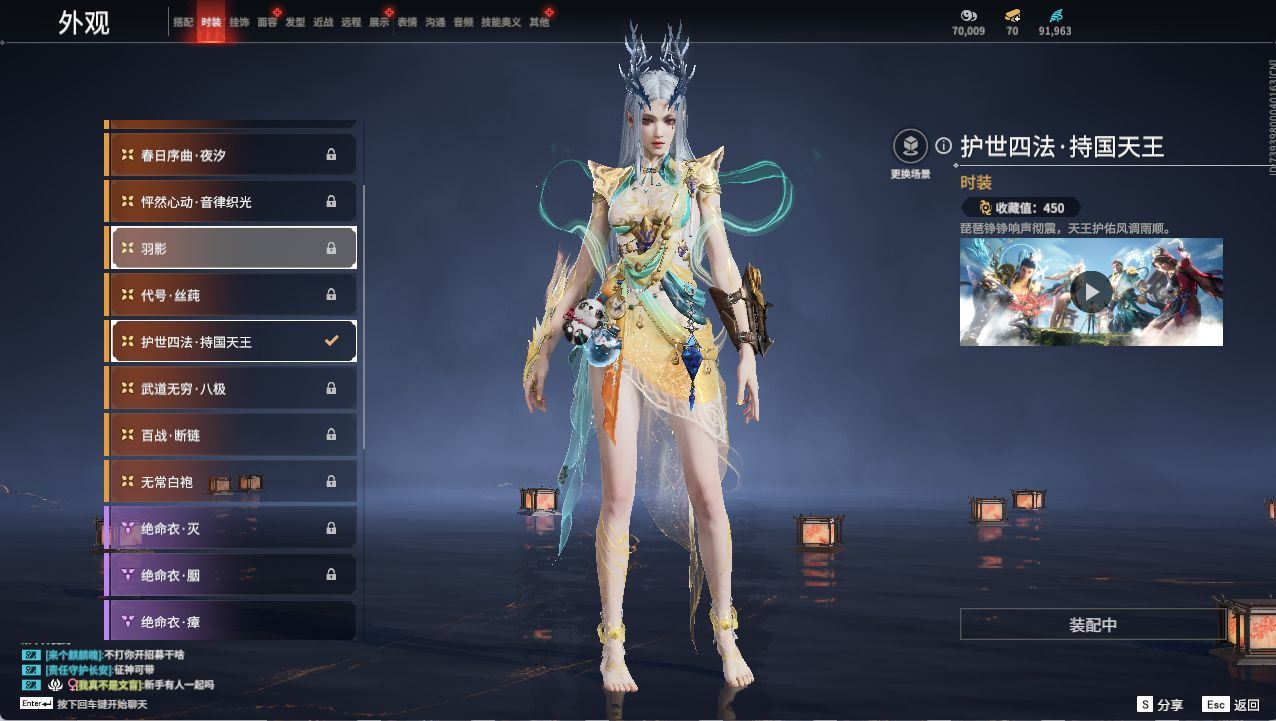
Task: Click the 装配中 equip button
Action: click(x=1092, y=625)
